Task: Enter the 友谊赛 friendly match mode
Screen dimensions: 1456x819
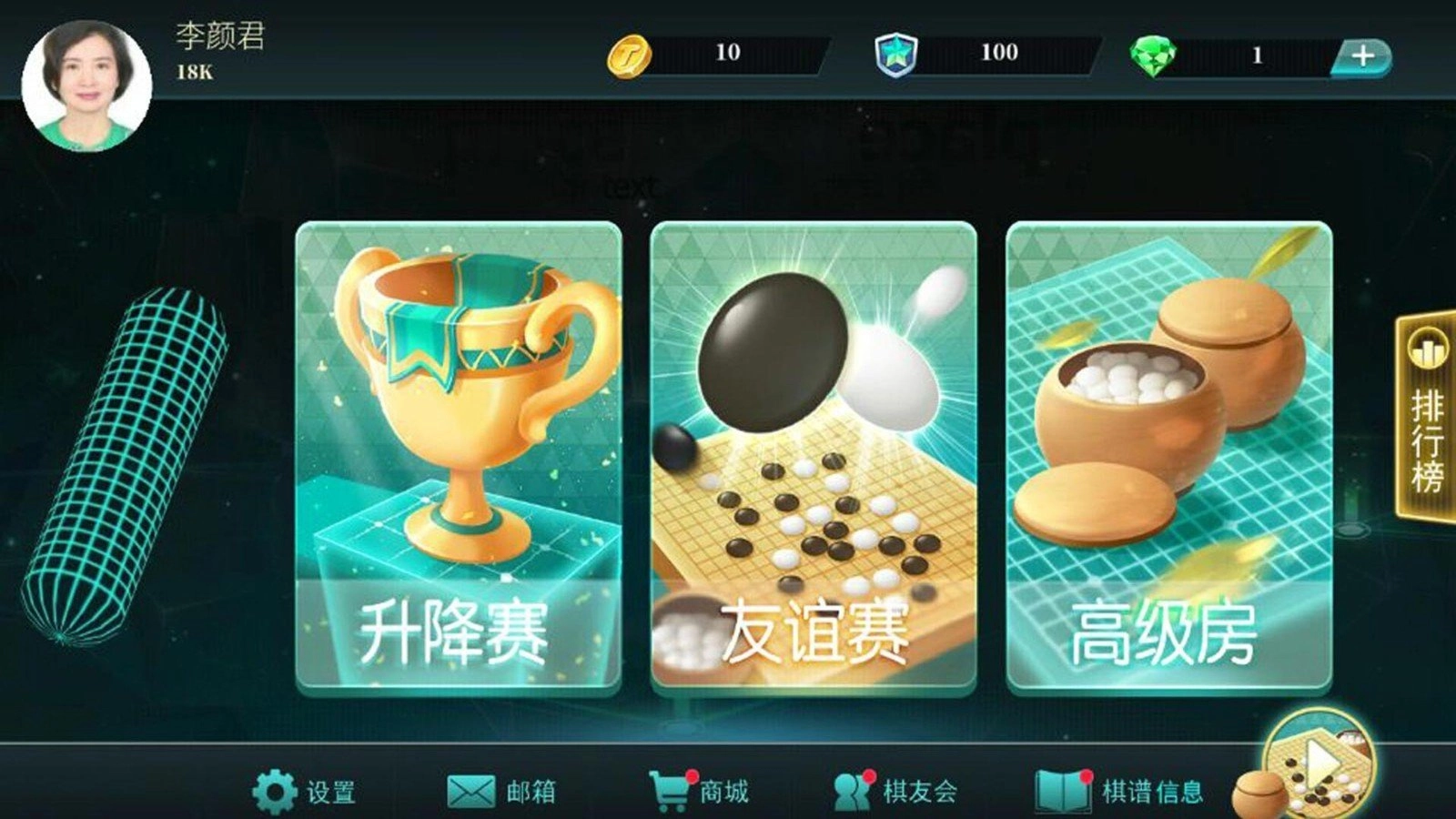Action: click(x=814, y=455)
